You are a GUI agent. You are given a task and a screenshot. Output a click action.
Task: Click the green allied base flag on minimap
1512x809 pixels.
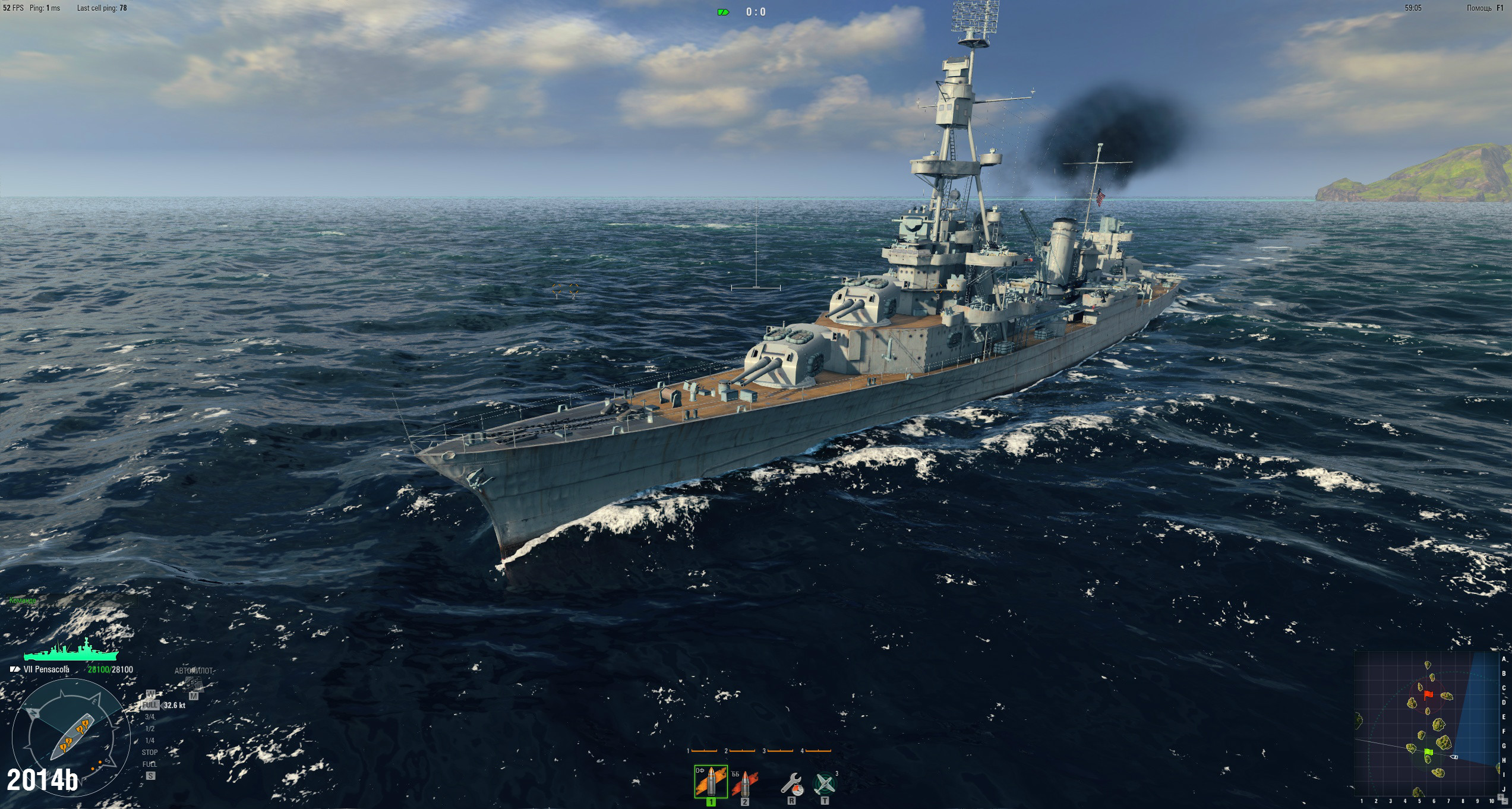pos(1429,752)
